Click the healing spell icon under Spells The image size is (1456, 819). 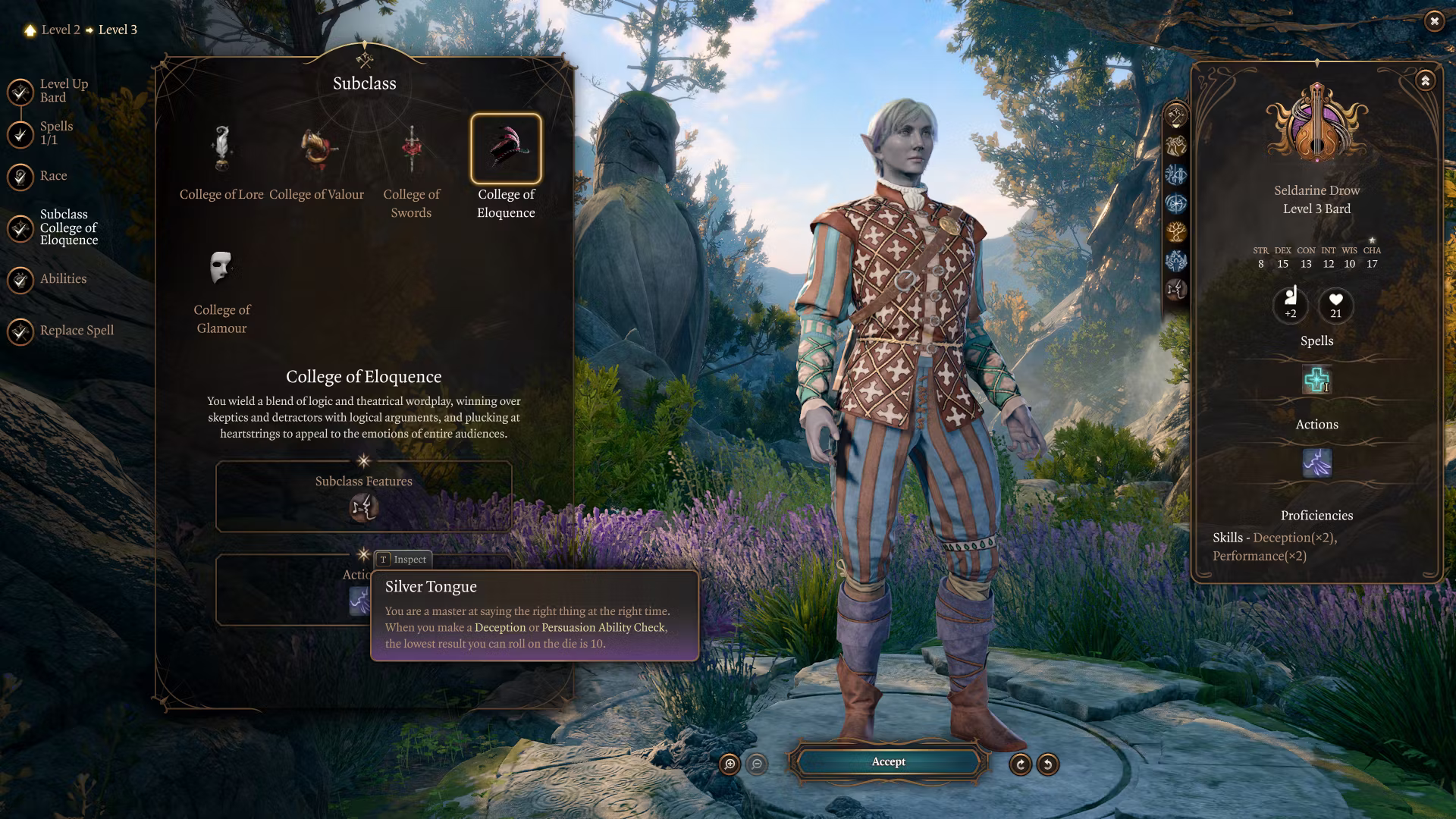(1316, 380)
